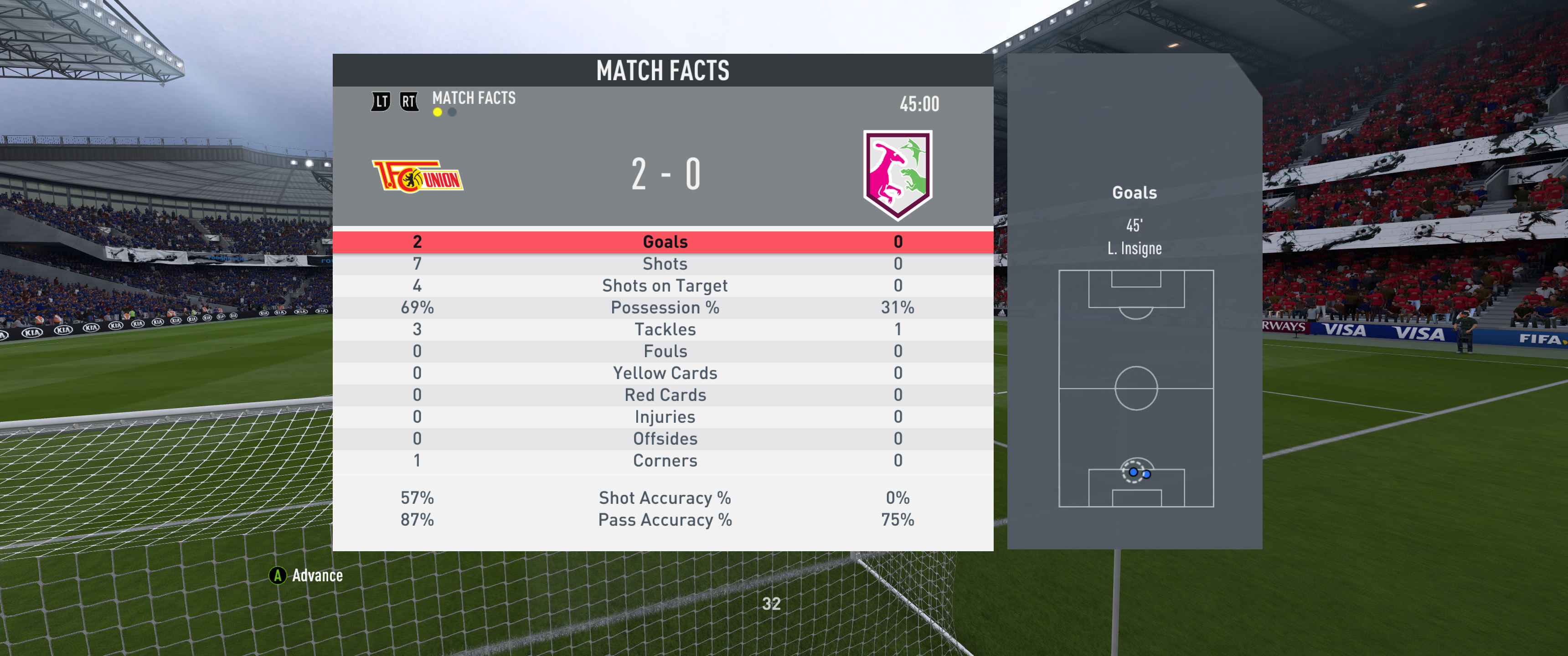Image resolution: width=1568 pixels, height=656 pixels.
Task: Select the Tackles stat row
Action: pyautogui.click(x=665, y=329)
